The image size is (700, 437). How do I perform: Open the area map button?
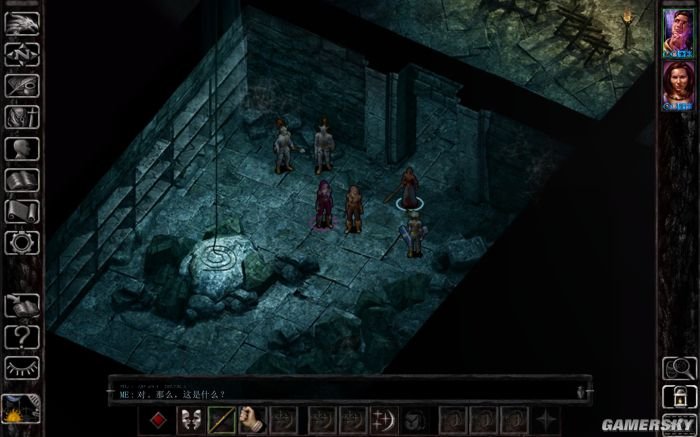coord(22,55)
